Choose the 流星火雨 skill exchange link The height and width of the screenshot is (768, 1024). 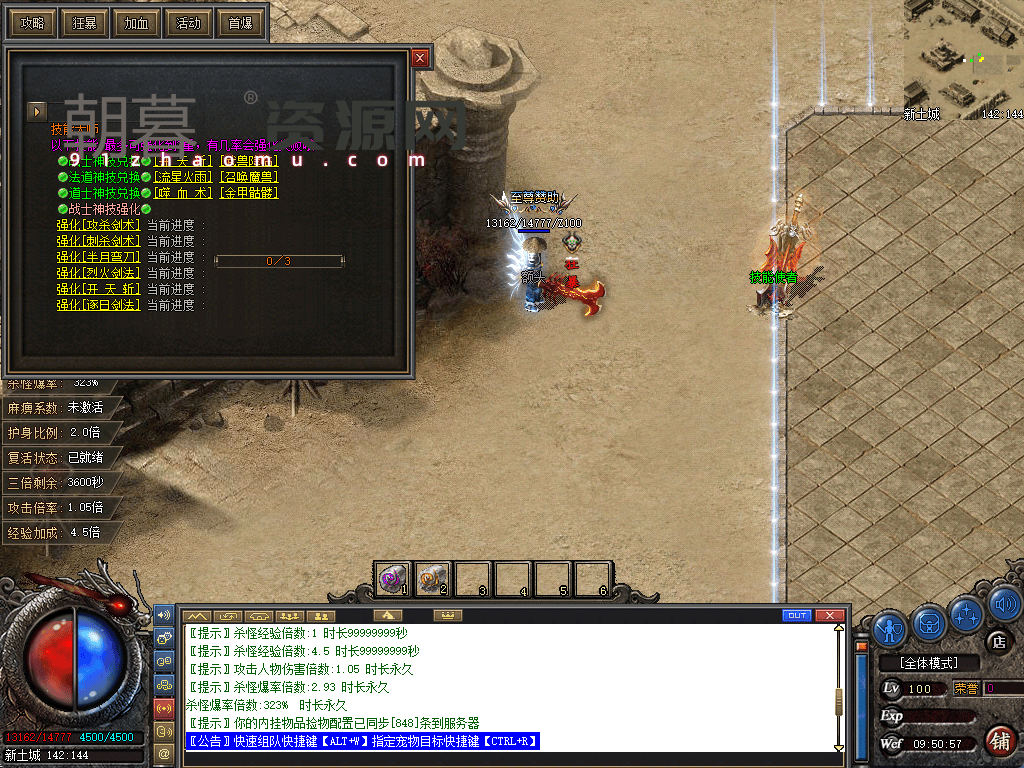(182, 177)
